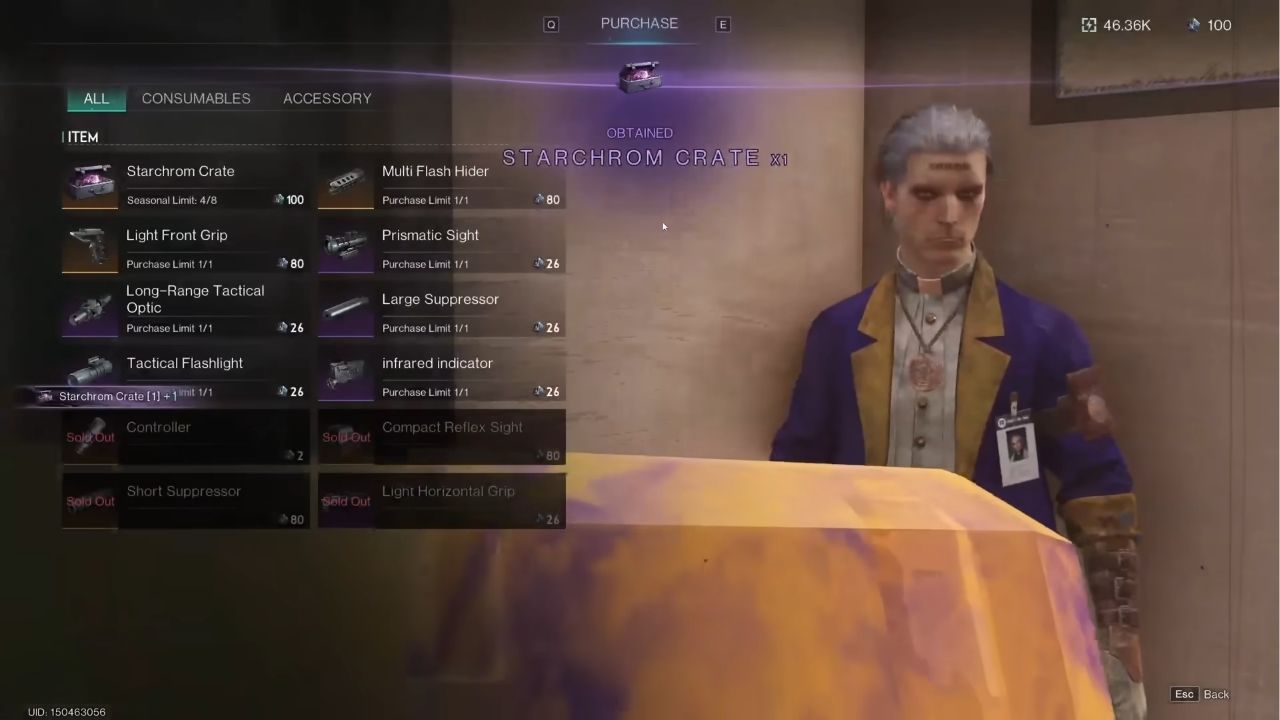Select the Starchrom Crate item icon

pos(89,181)
